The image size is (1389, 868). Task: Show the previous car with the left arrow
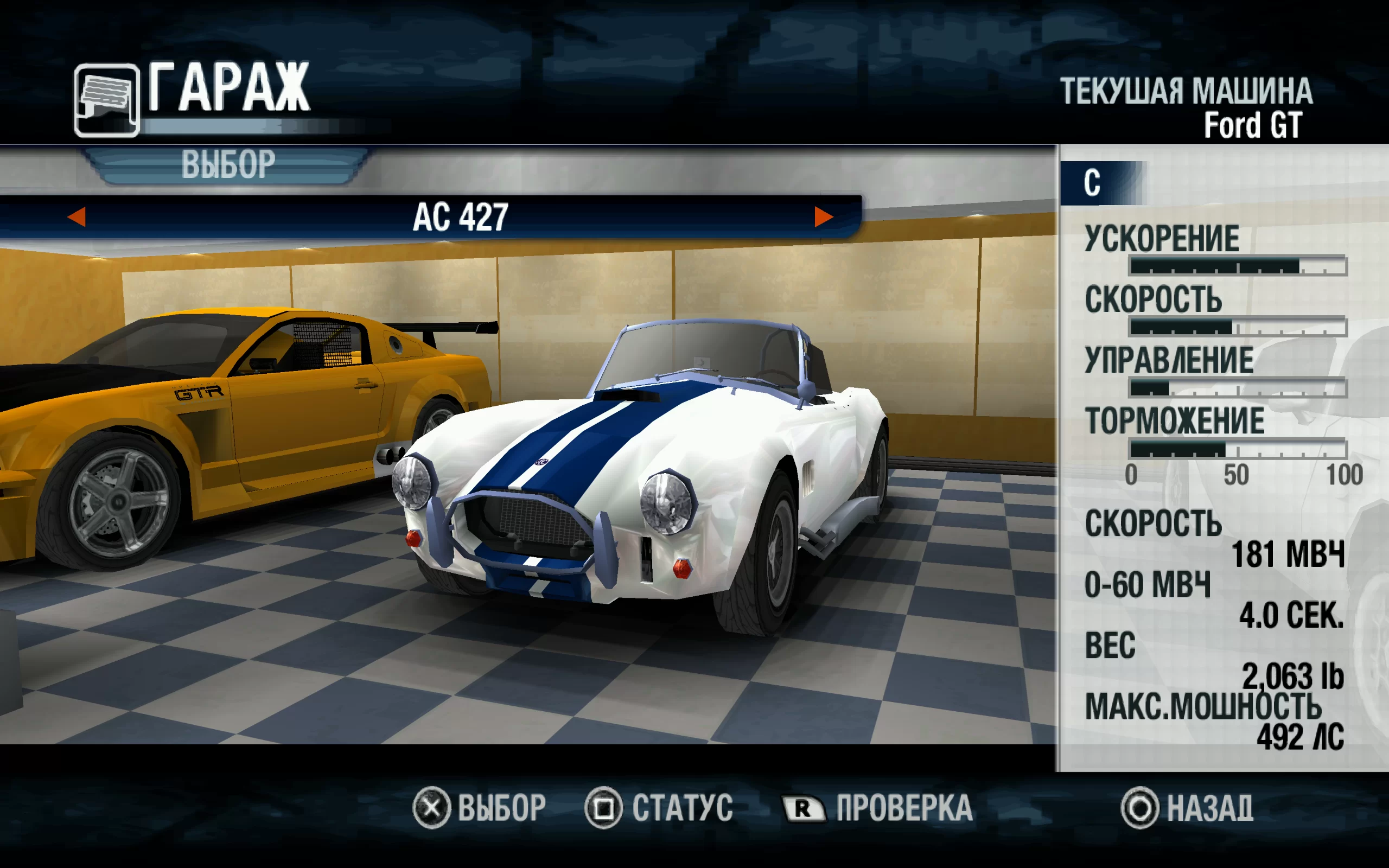pyautogui.click(x=77, y=217)
